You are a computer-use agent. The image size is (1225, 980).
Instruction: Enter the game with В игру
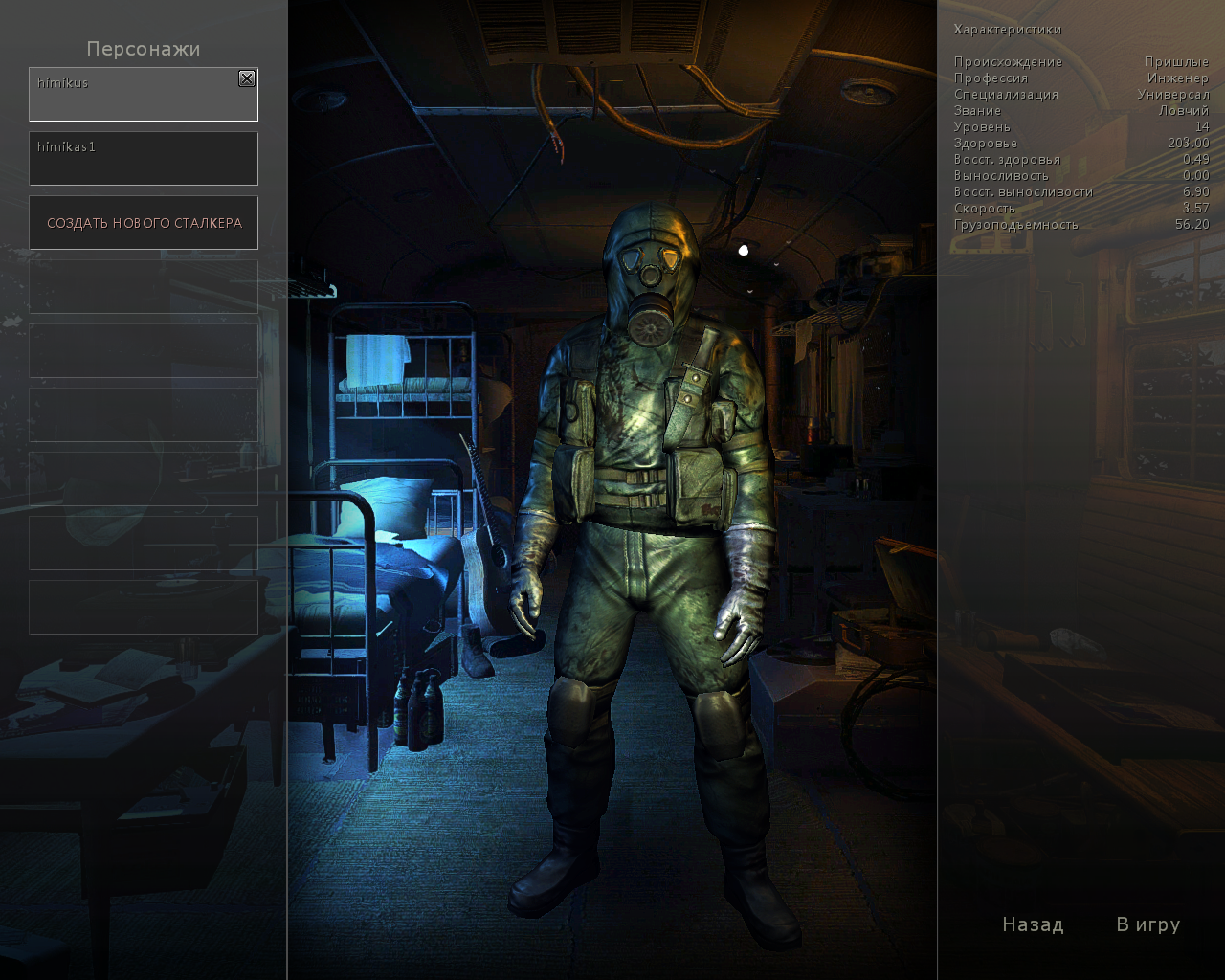pyautogui.click(x=1148, y=924)
